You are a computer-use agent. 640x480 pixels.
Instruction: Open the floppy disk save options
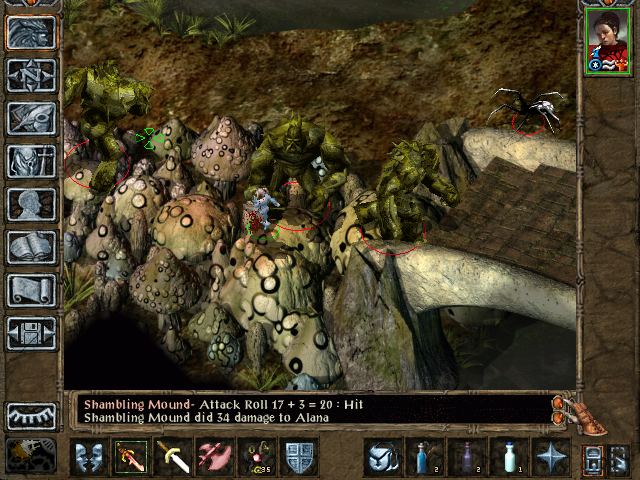point(32,333)
